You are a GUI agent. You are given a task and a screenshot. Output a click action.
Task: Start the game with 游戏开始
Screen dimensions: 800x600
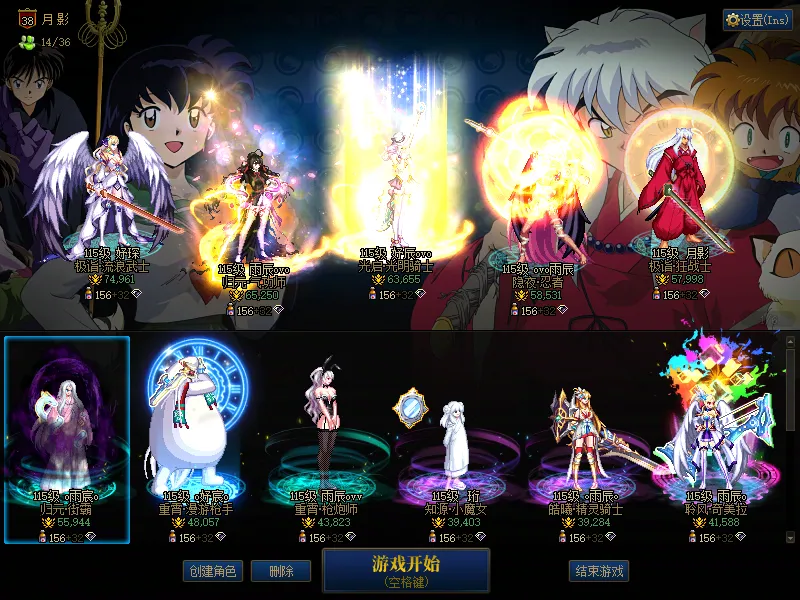point(405,569)
